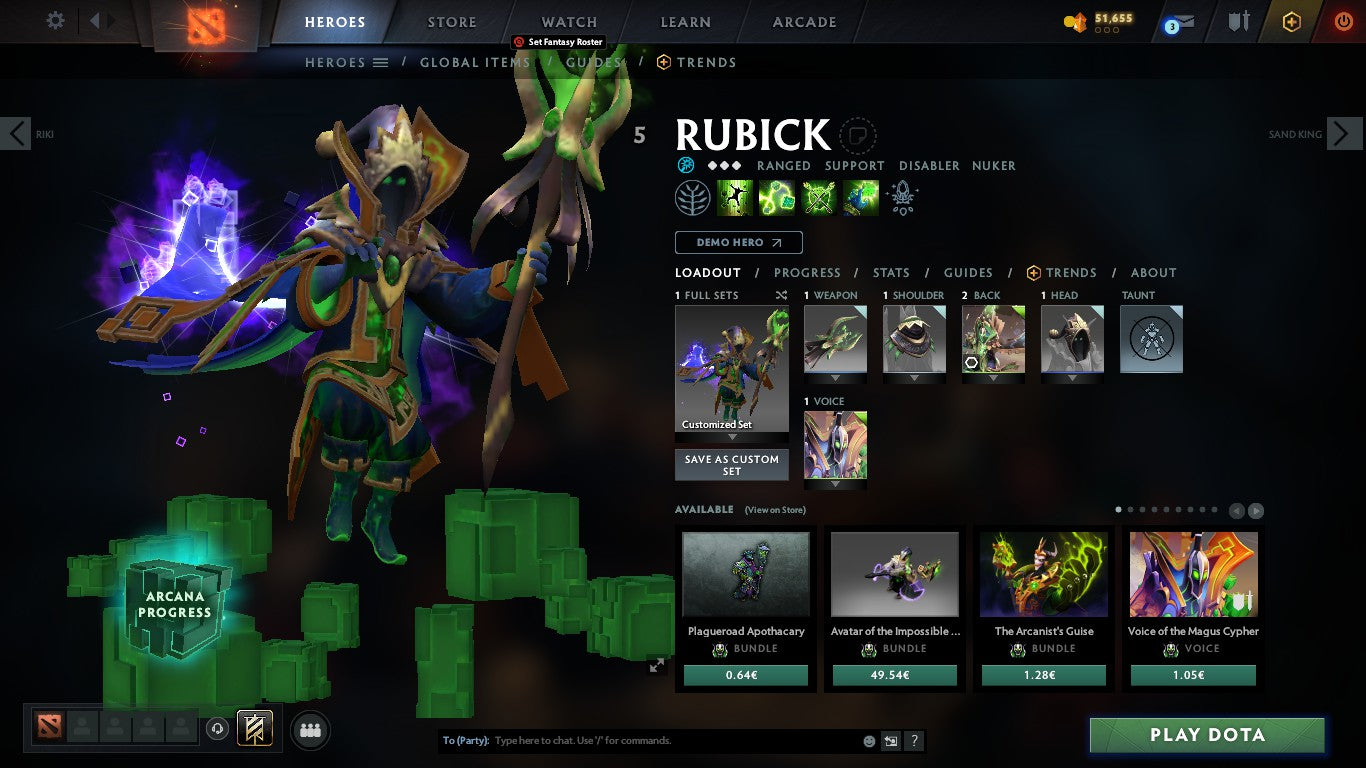The width and height of the screenshot is (1366, 768).
Task: Toggle the chat channel selector icon
Action: (890, 741)
